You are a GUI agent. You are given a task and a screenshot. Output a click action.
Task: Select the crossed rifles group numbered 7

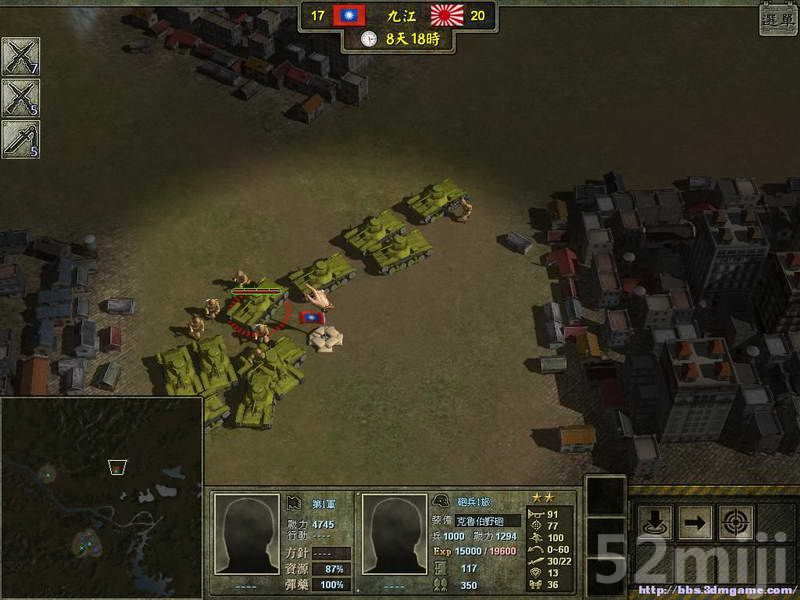coord(20,56)
